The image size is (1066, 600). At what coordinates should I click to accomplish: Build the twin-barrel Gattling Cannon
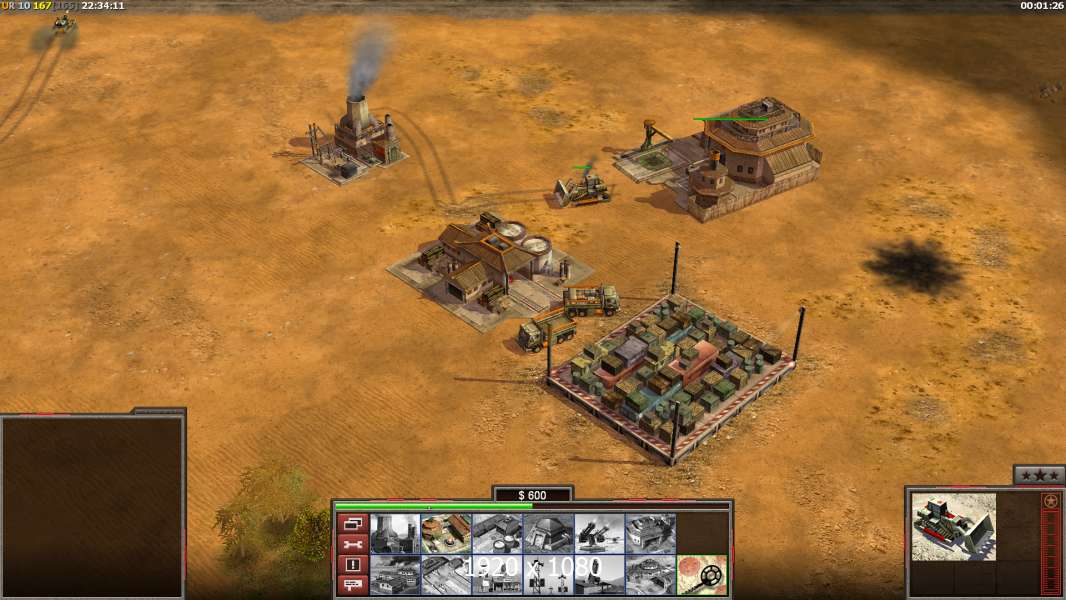click(599, 533)
